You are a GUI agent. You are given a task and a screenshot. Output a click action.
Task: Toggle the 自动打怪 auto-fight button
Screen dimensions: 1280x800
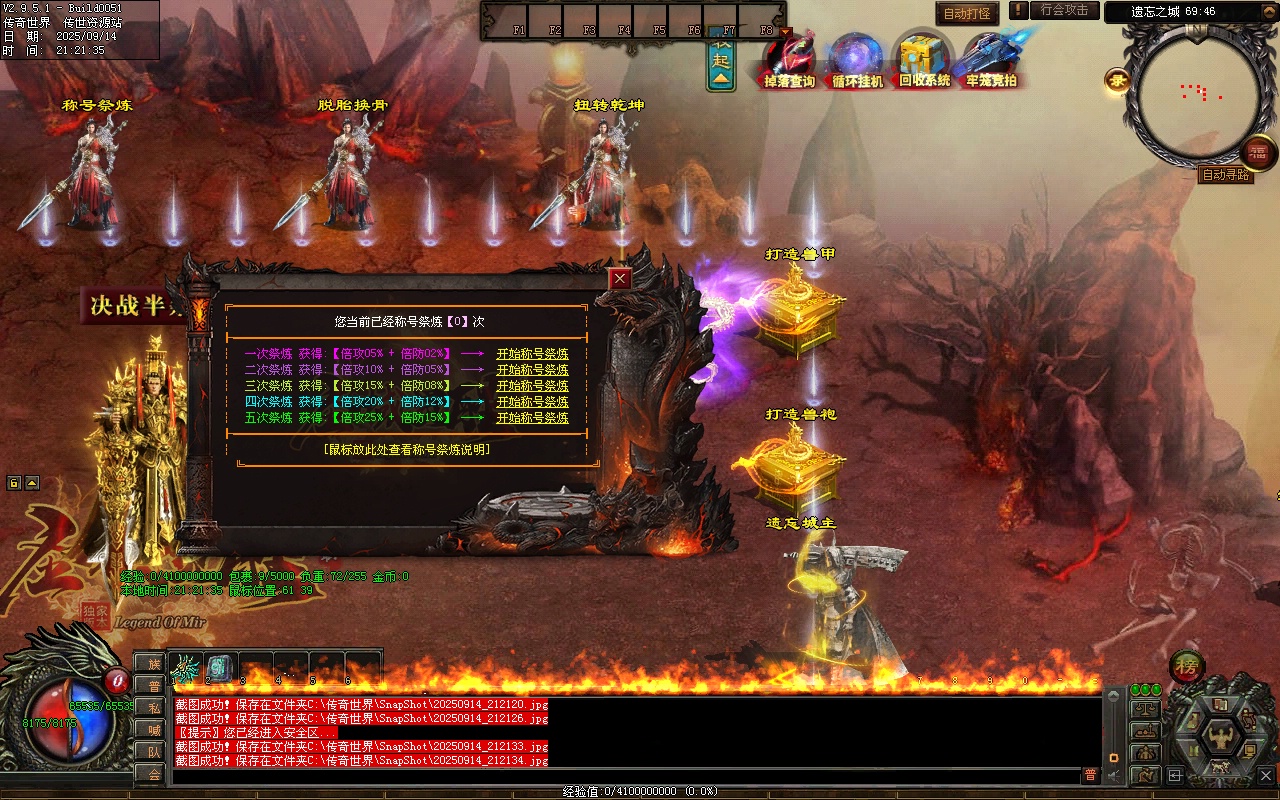tap(967, 14)
